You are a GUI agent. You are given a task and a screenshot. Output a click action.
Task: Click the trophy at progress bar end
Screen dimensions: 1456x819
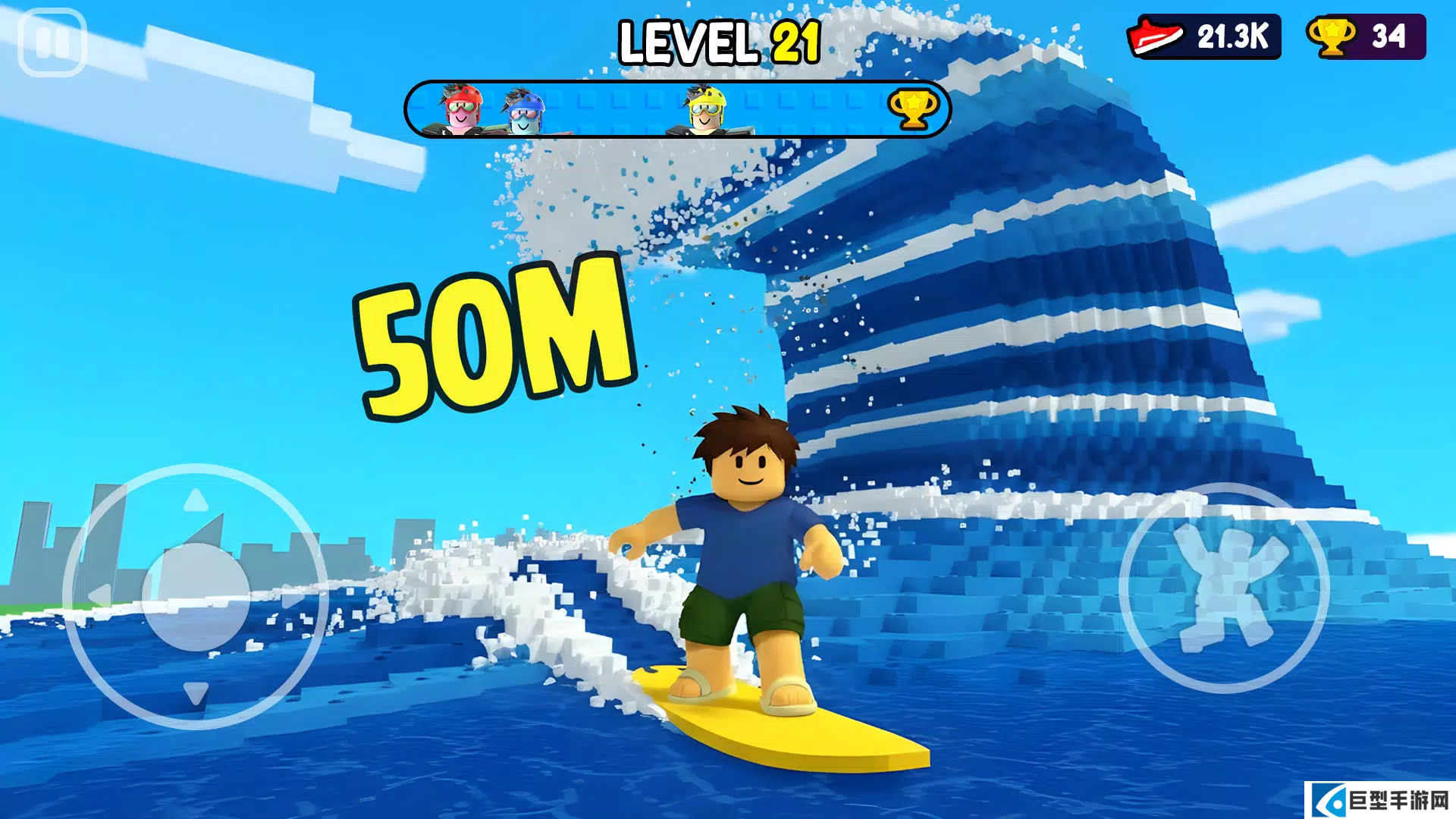click(x=913, y=109)
